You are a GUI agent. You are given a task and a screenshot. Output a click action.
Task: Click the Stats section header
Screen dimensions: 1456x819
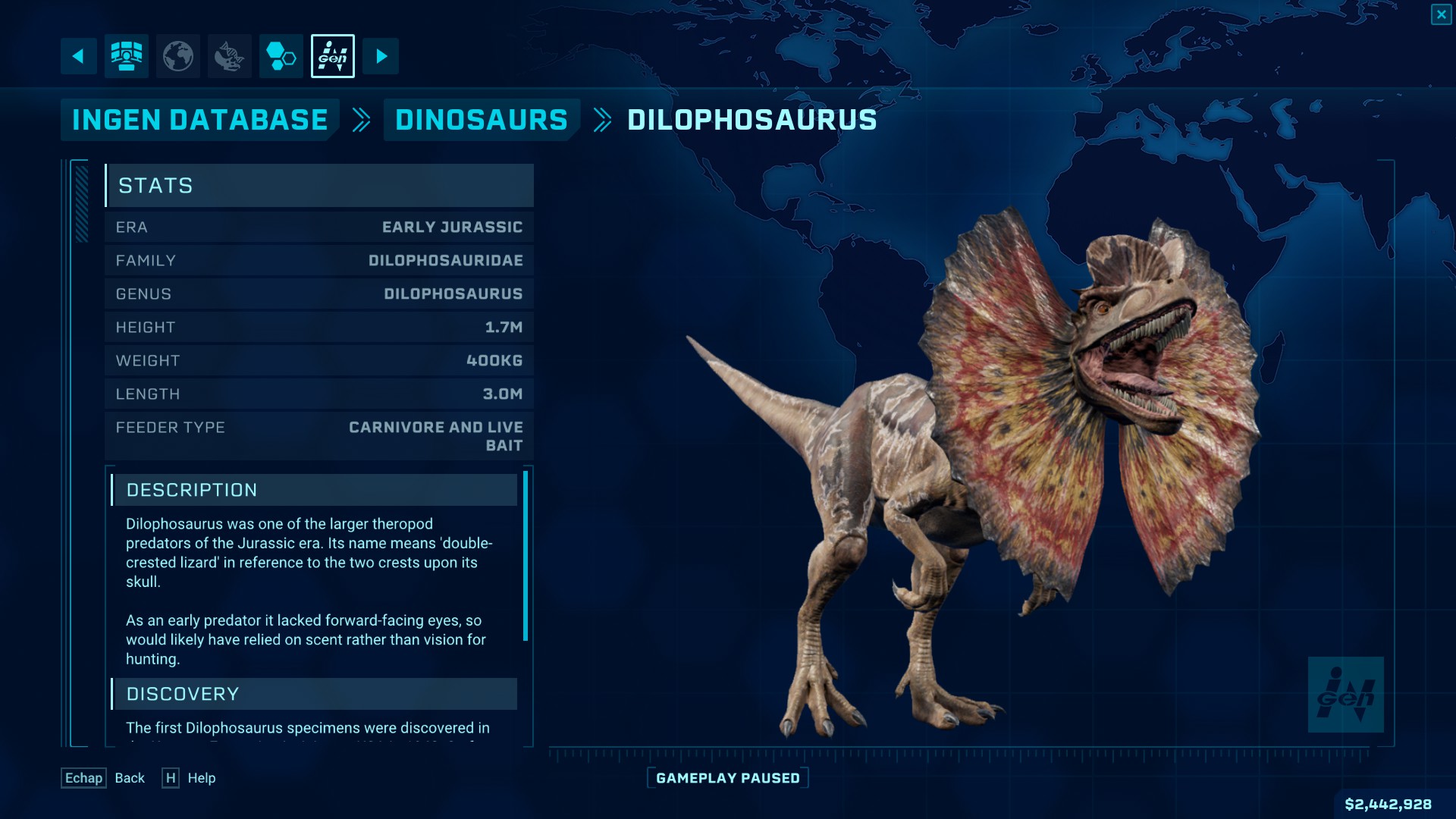point(319,186)
